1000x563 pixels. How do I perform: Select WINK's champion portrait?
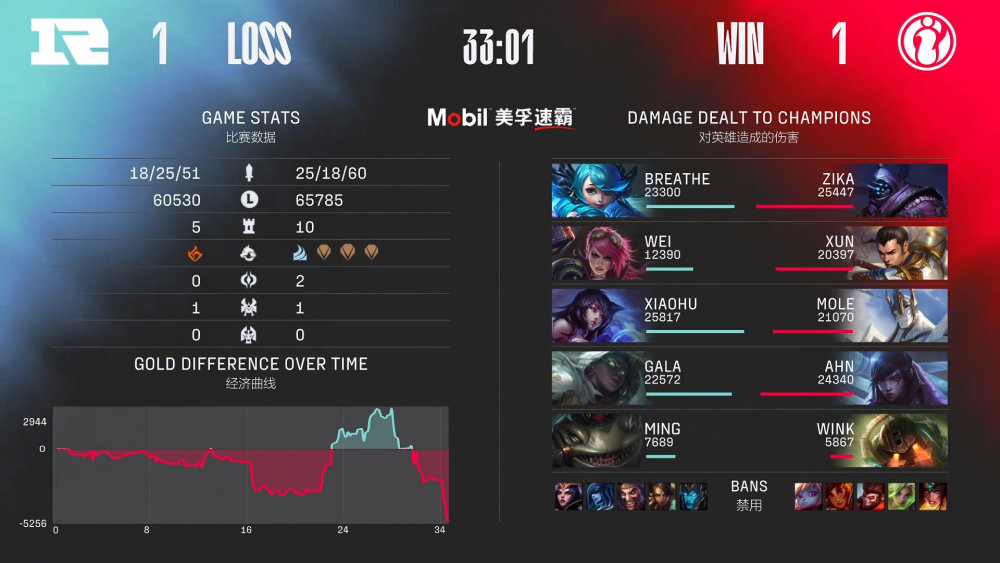tap(902, 441)
